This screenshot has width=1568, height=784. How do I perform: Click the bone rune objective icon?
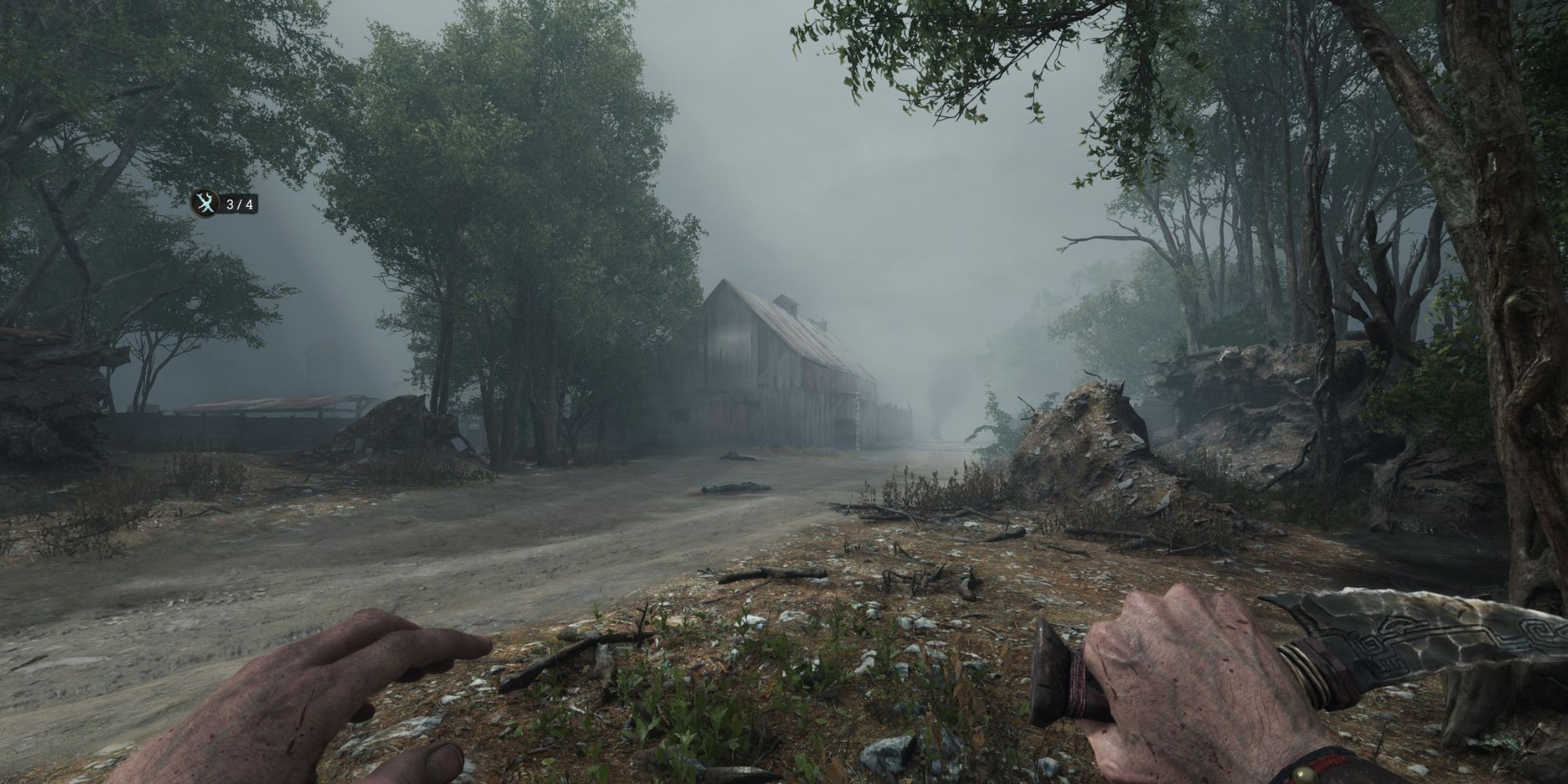click(x=204, y=205)
